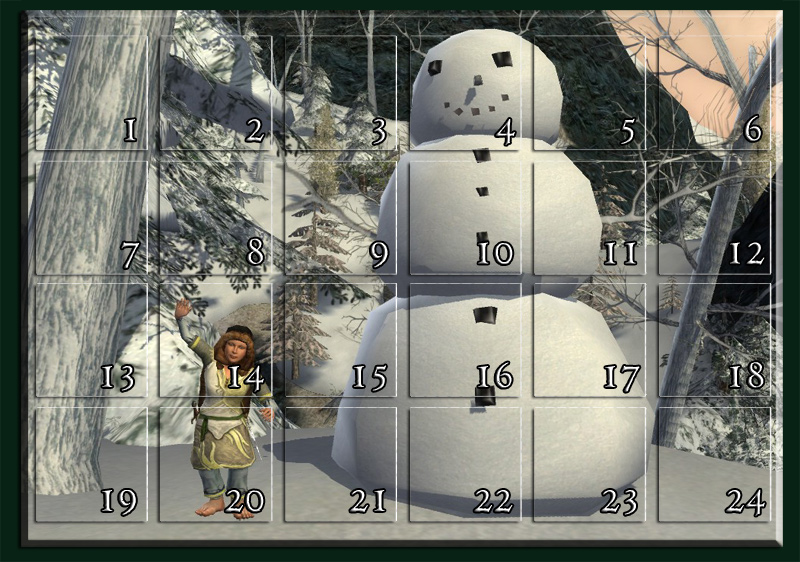
Task: Open the door marked 19
Action: (91, 465)
